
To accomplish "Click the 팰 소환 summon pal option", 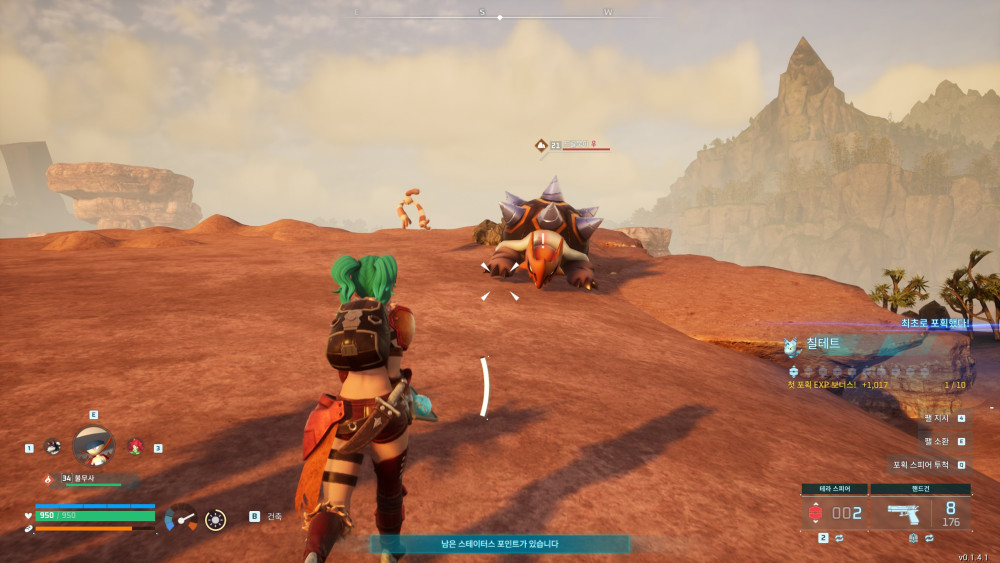I will click(x=943, y=441).
